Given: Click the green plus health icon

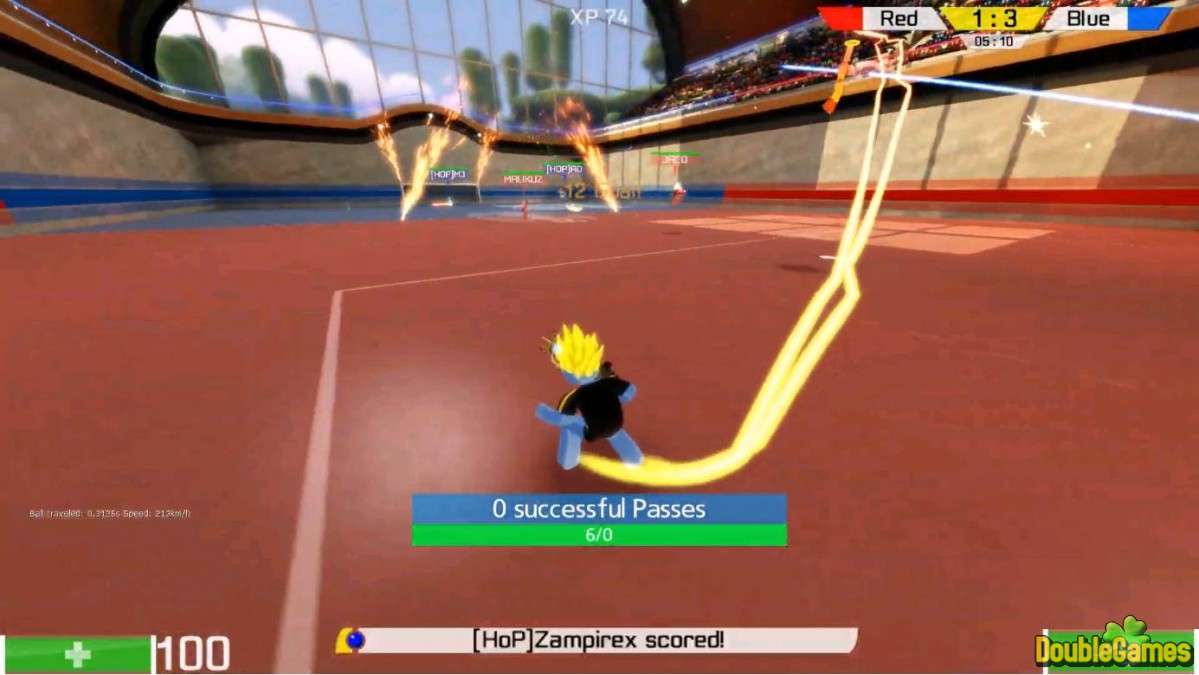Looking at the screenshot, I should click(x=77, y=654).
